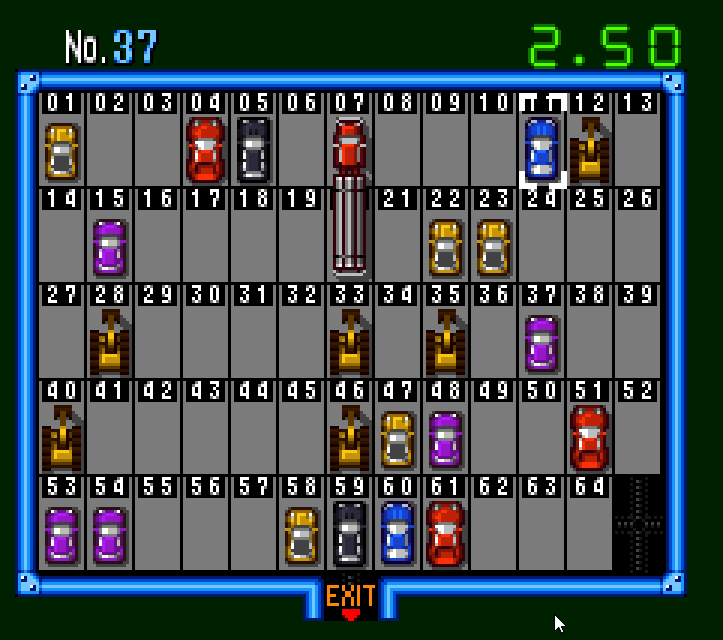Select the red car in space 04
Viewport: 723px width, 640px height.
point(206,151)
